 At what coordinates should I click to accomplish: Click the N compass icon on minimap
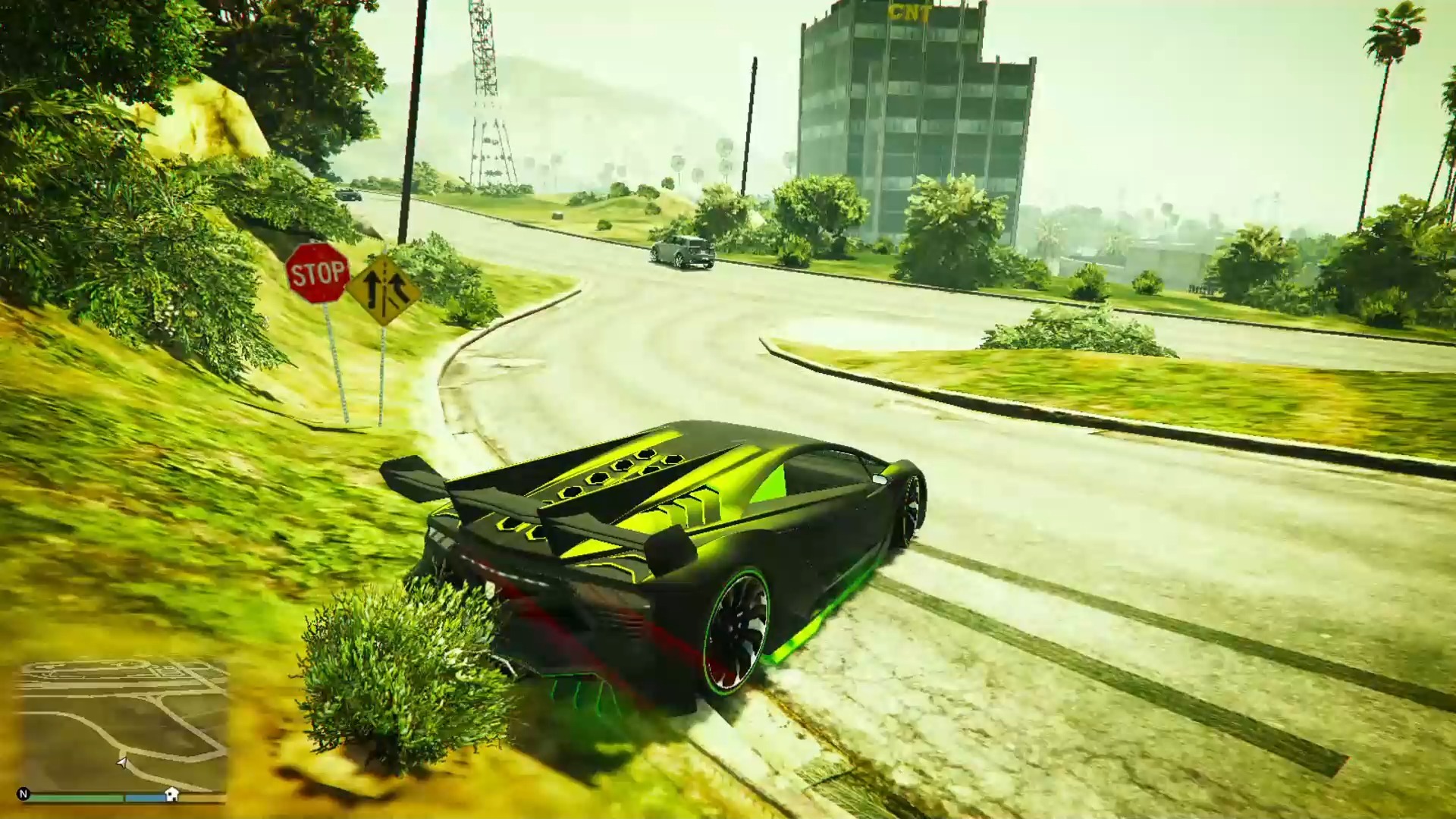(x=24, y=793)
